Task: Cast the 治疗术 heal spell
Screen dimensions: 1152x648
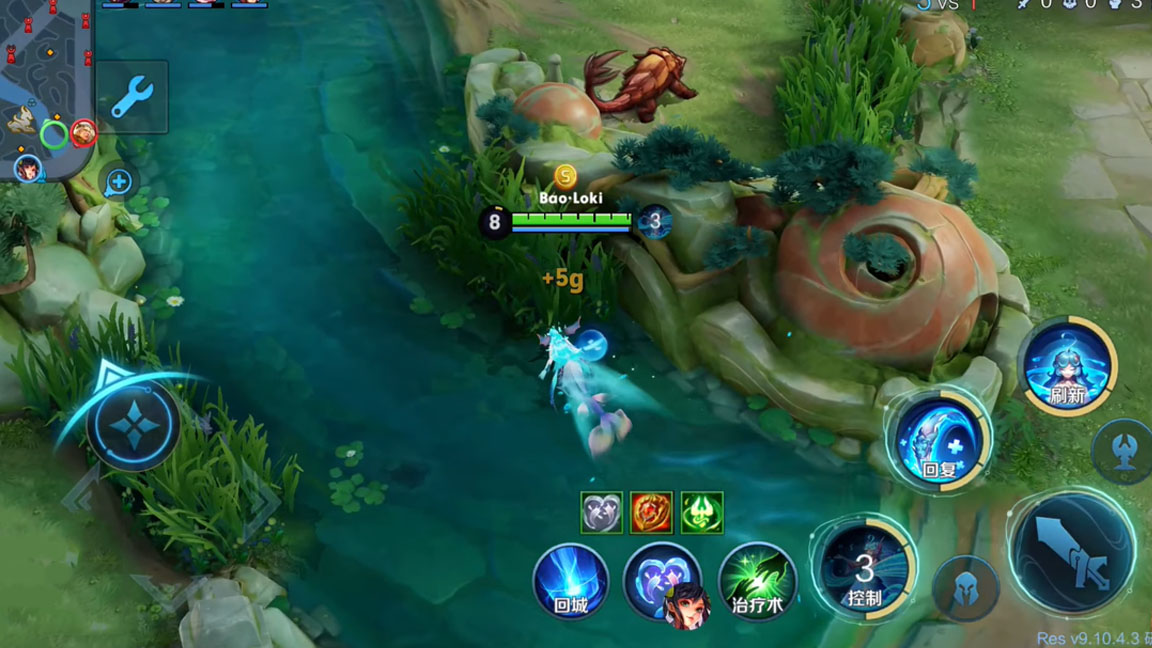Action: 756,582
